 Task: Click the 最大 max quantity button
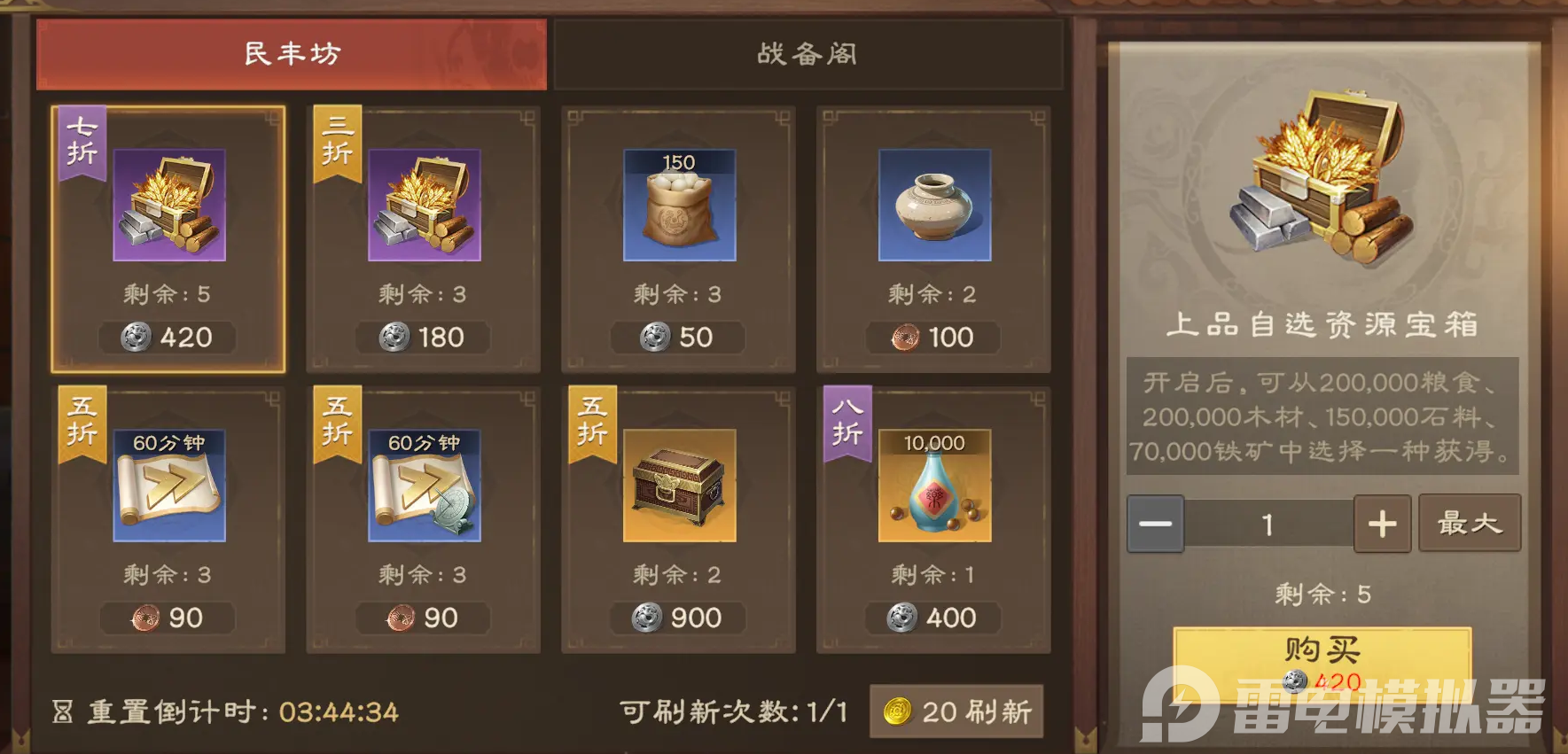coord(1470,525)
